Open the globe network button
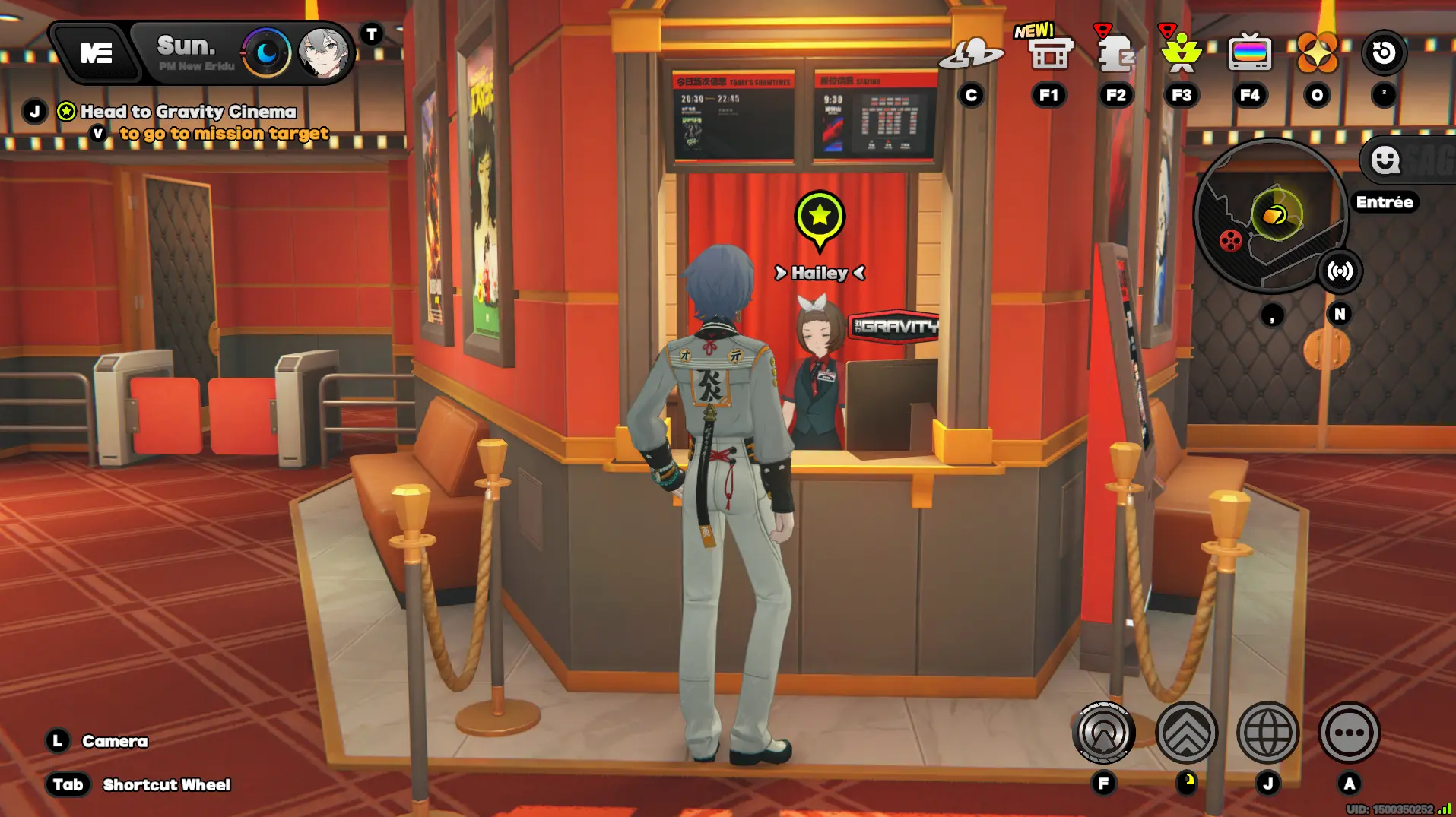Image resolution: width=1456 pixels, height=817 pixels. [x=1267, y=733]
